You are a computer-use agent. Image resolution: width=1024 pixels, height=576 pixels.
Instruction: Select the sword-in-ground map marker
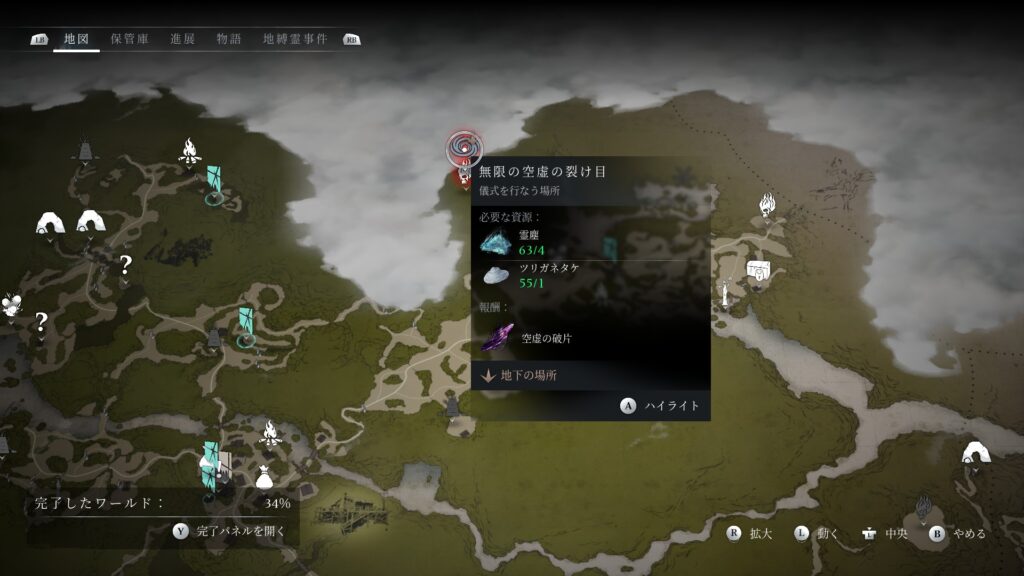[722, 292]
